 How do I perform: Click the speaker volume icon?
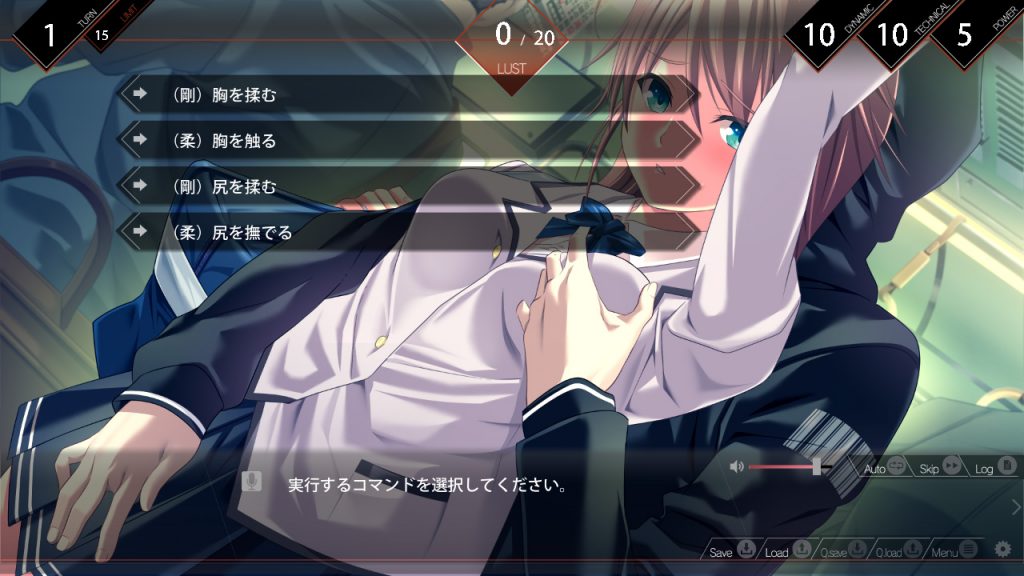tap(737, 466)
